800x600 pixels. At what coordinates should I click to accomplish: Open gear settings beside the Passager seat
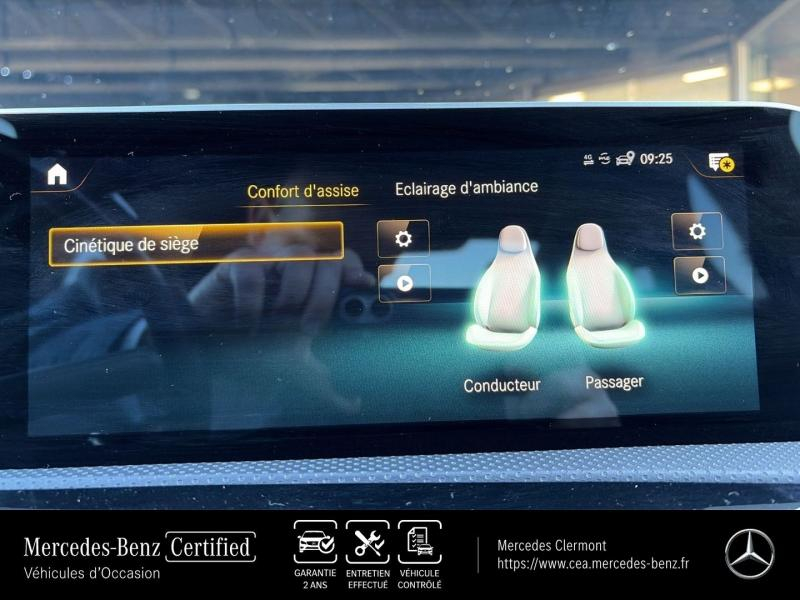697,231
